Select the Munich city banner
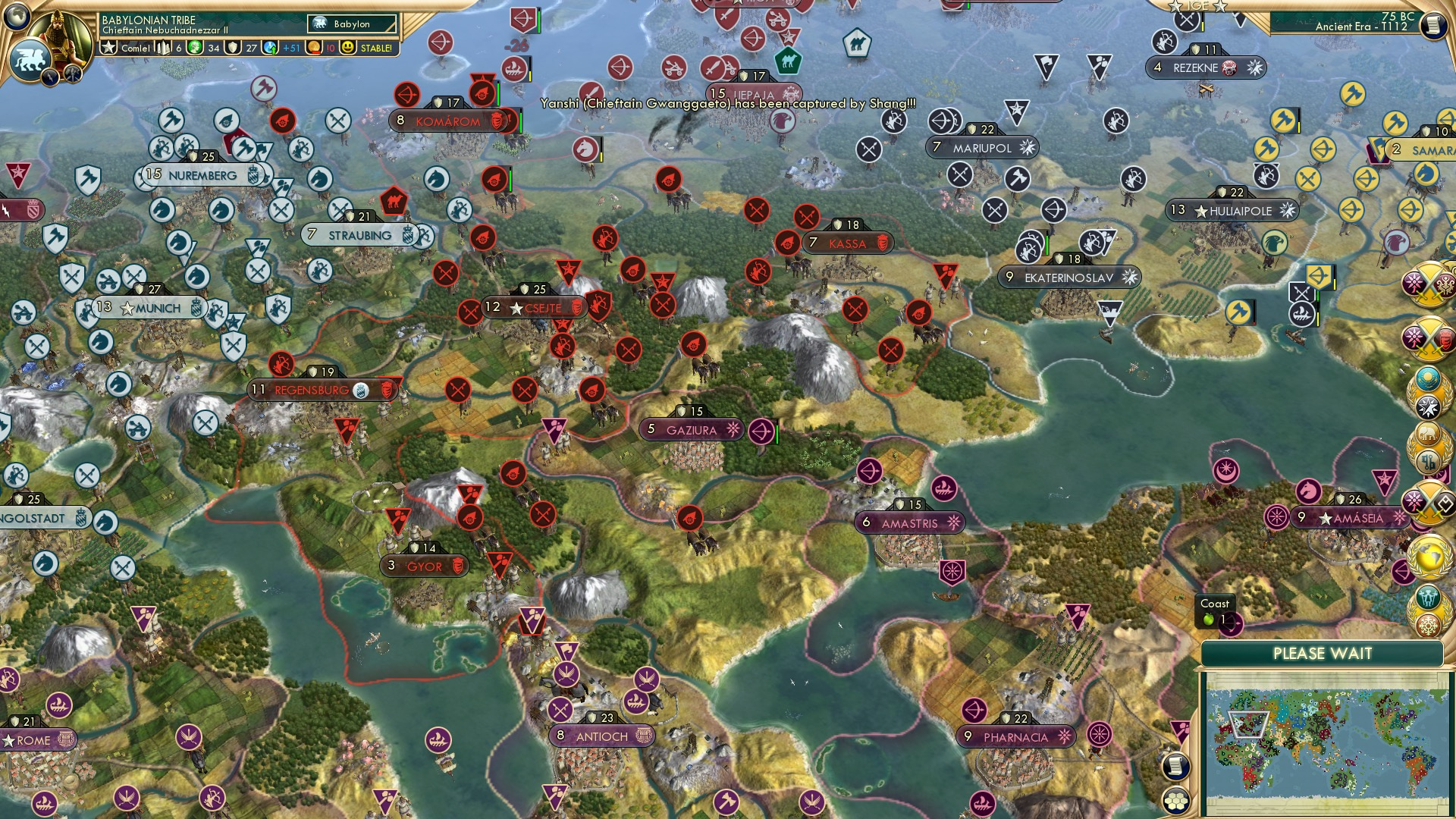1456x819 pixels. [151, 308]
